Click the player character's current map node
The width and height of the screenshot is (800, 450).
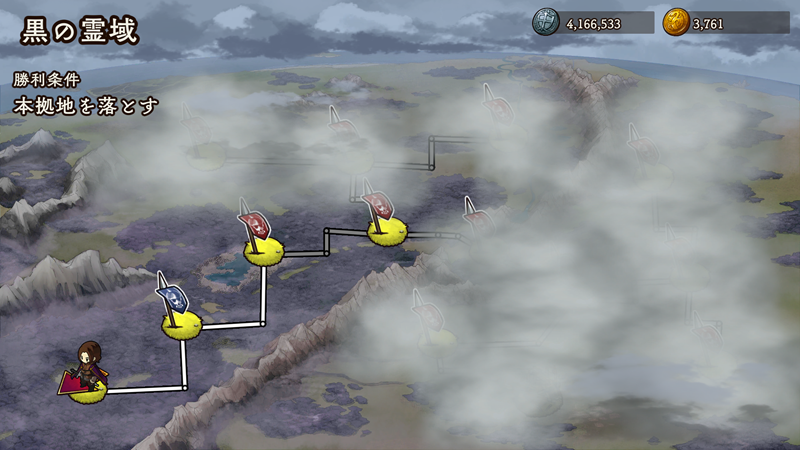[89, 388]
